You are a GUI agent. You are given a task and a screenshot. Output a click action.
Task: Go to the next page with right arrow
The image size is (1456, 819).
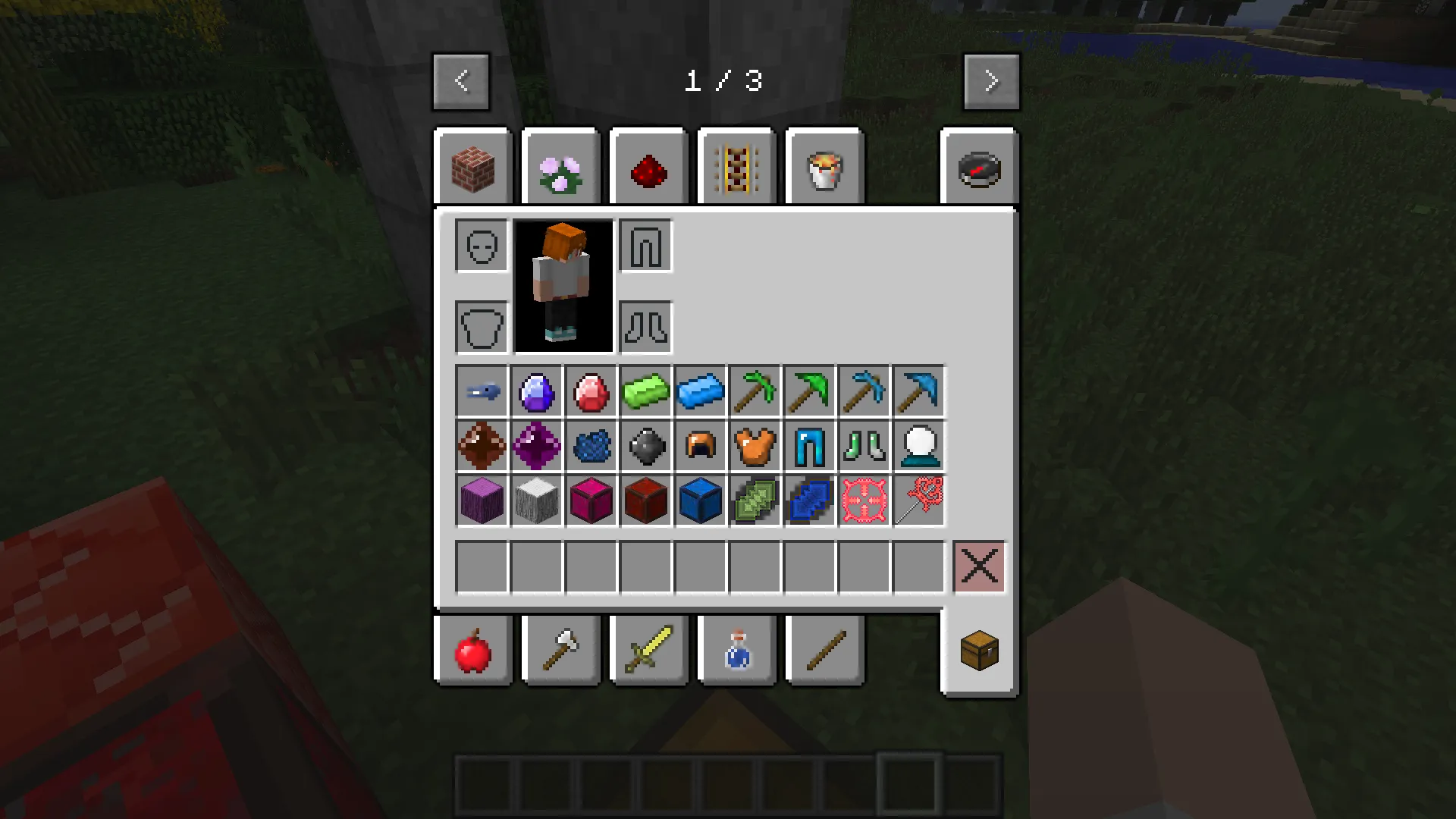pyautogui.click(x=991, y=80)
